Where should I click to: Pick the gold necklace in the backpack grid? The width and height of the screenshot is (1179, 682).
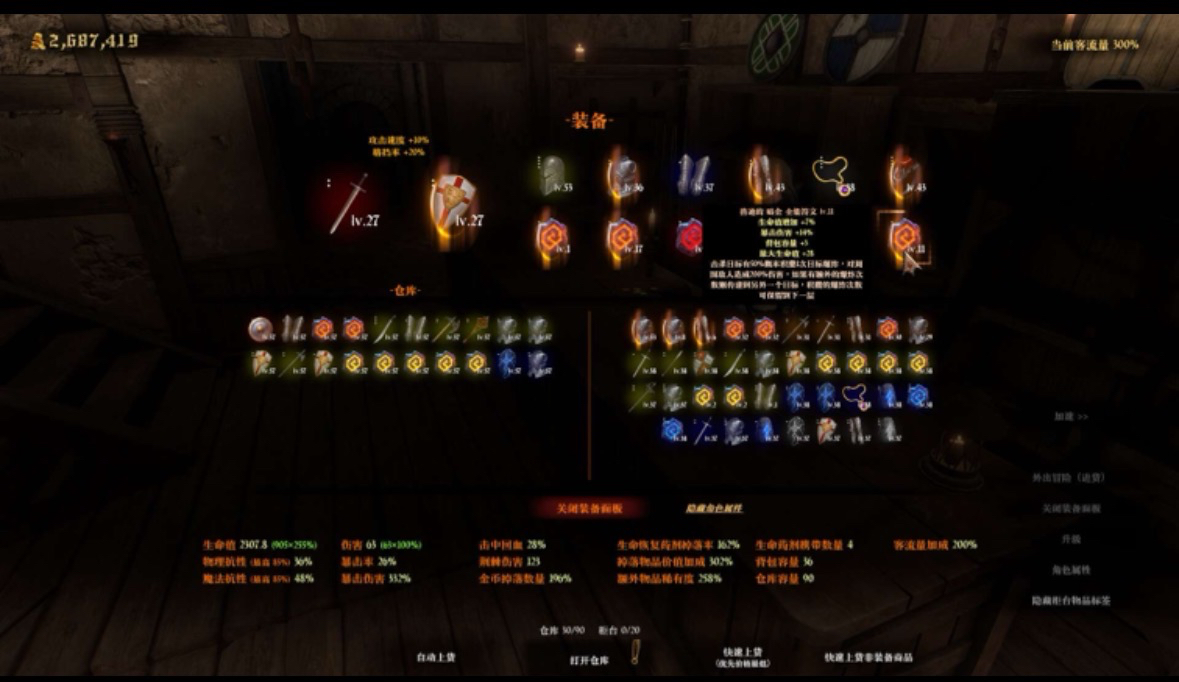(855, 395)
